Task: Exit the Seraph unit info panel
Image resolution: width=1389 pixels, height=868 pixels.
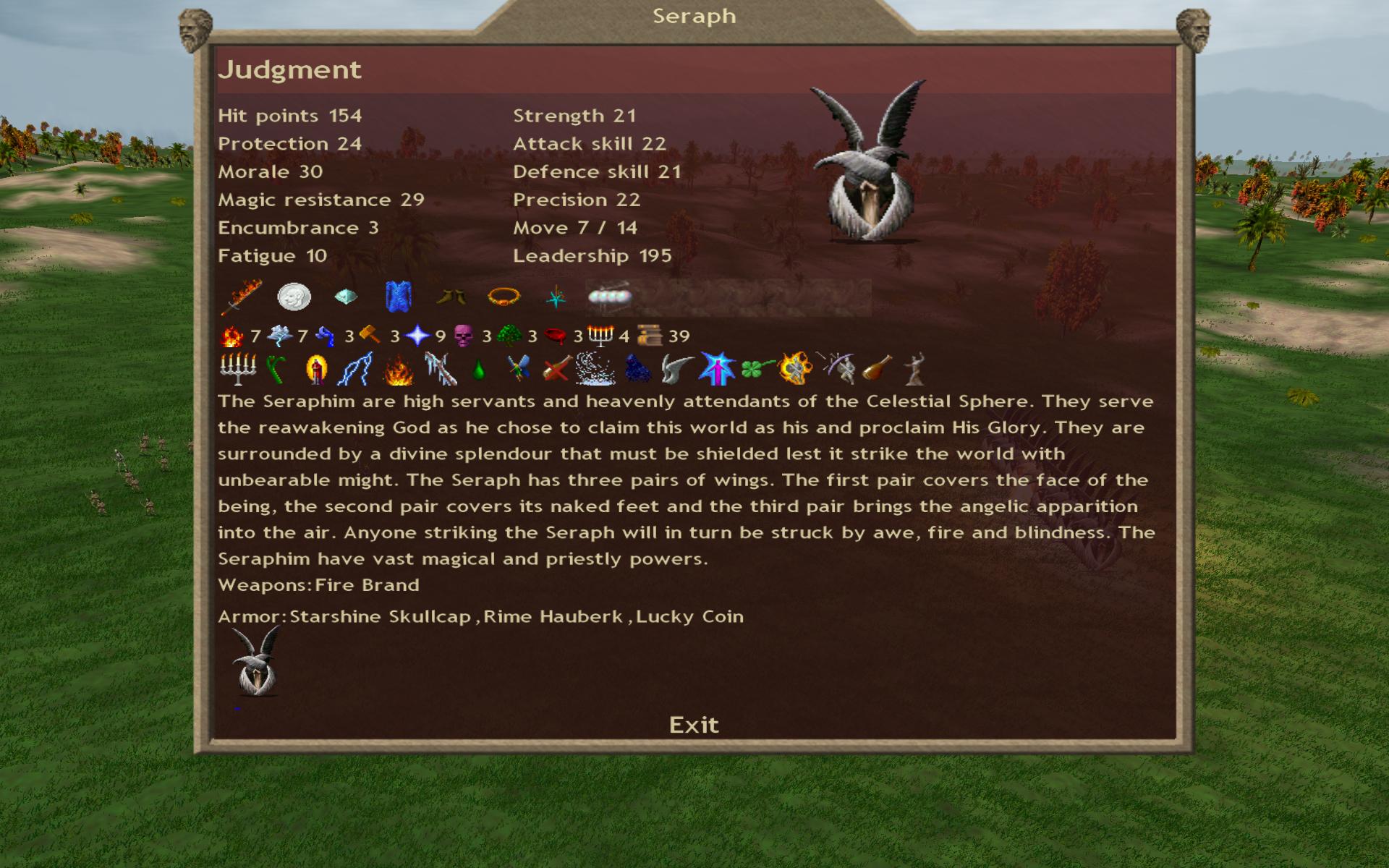Action: point(694,725)
